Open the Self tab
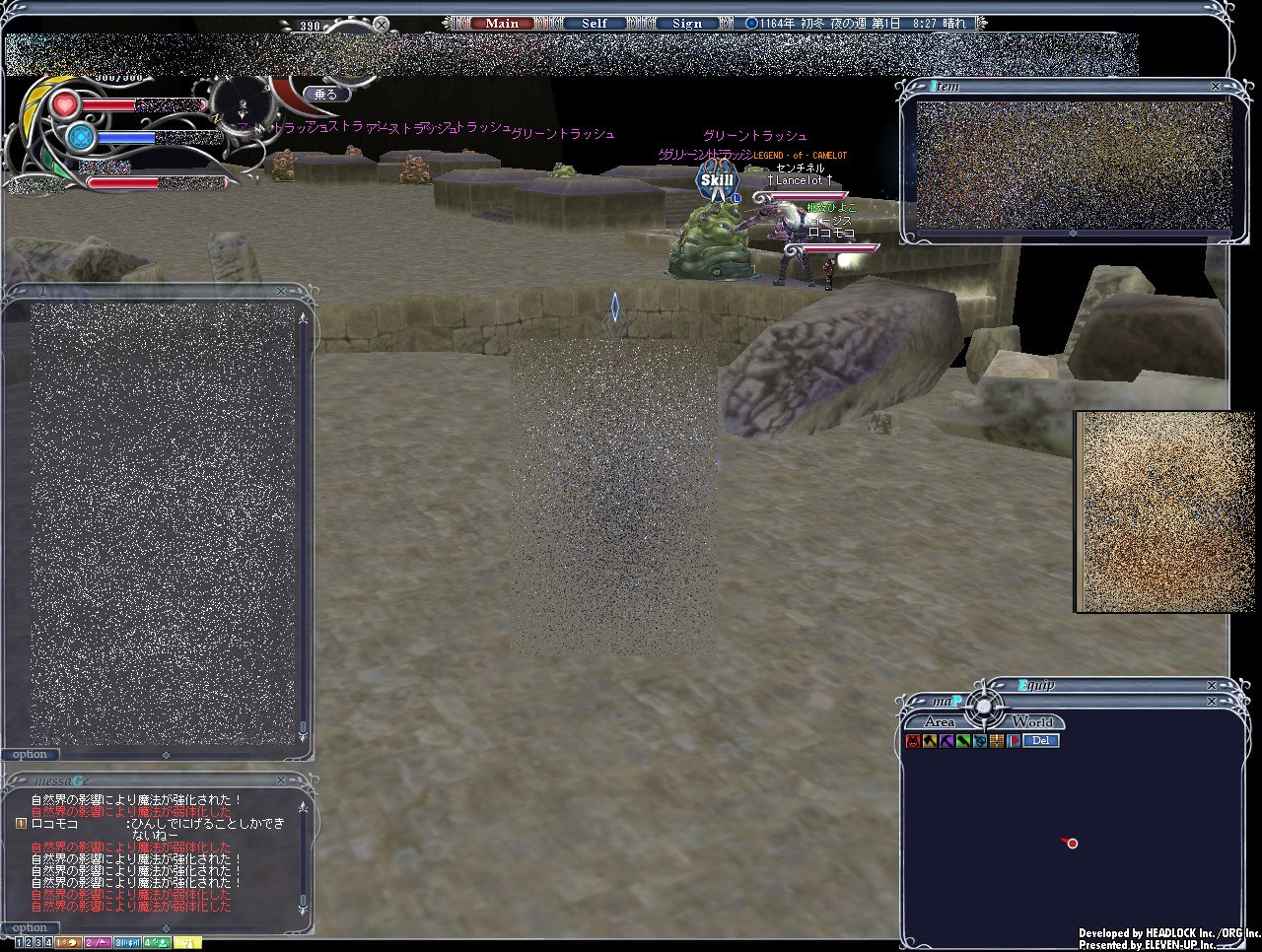The width and height of the screenshot is (1262, 952). [x=595, y=24]
